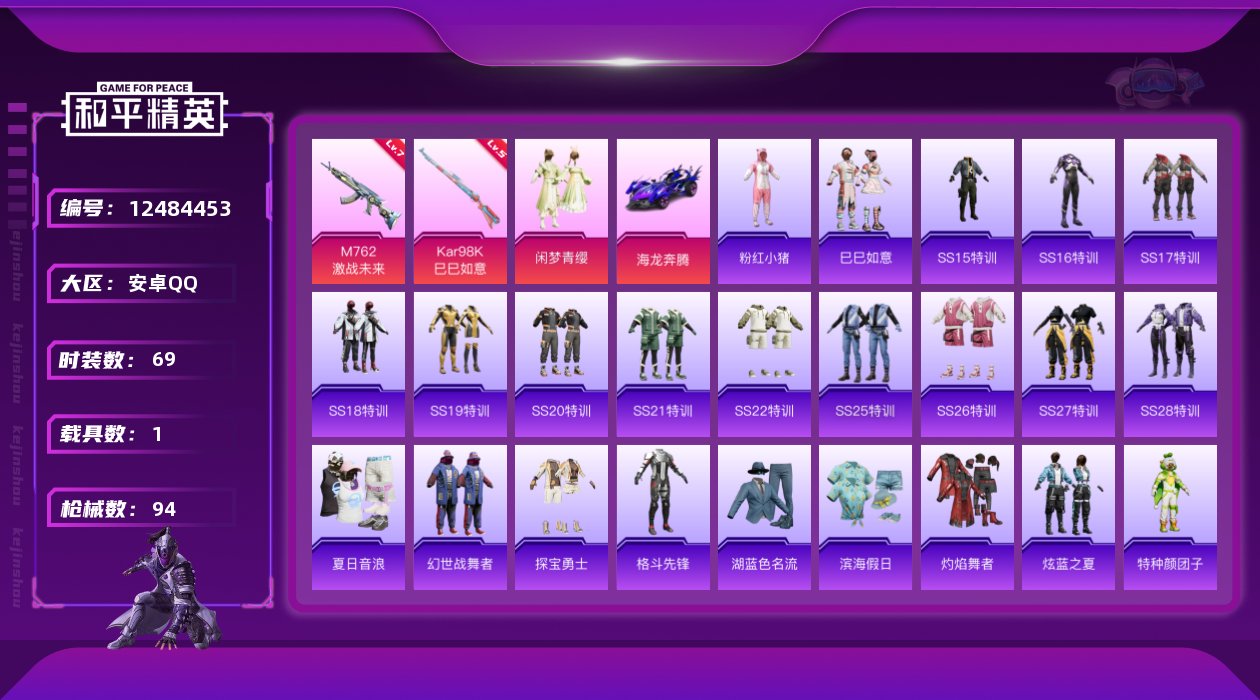Select the M762 激战未来 weapon skin card

(x=358, y=211)
